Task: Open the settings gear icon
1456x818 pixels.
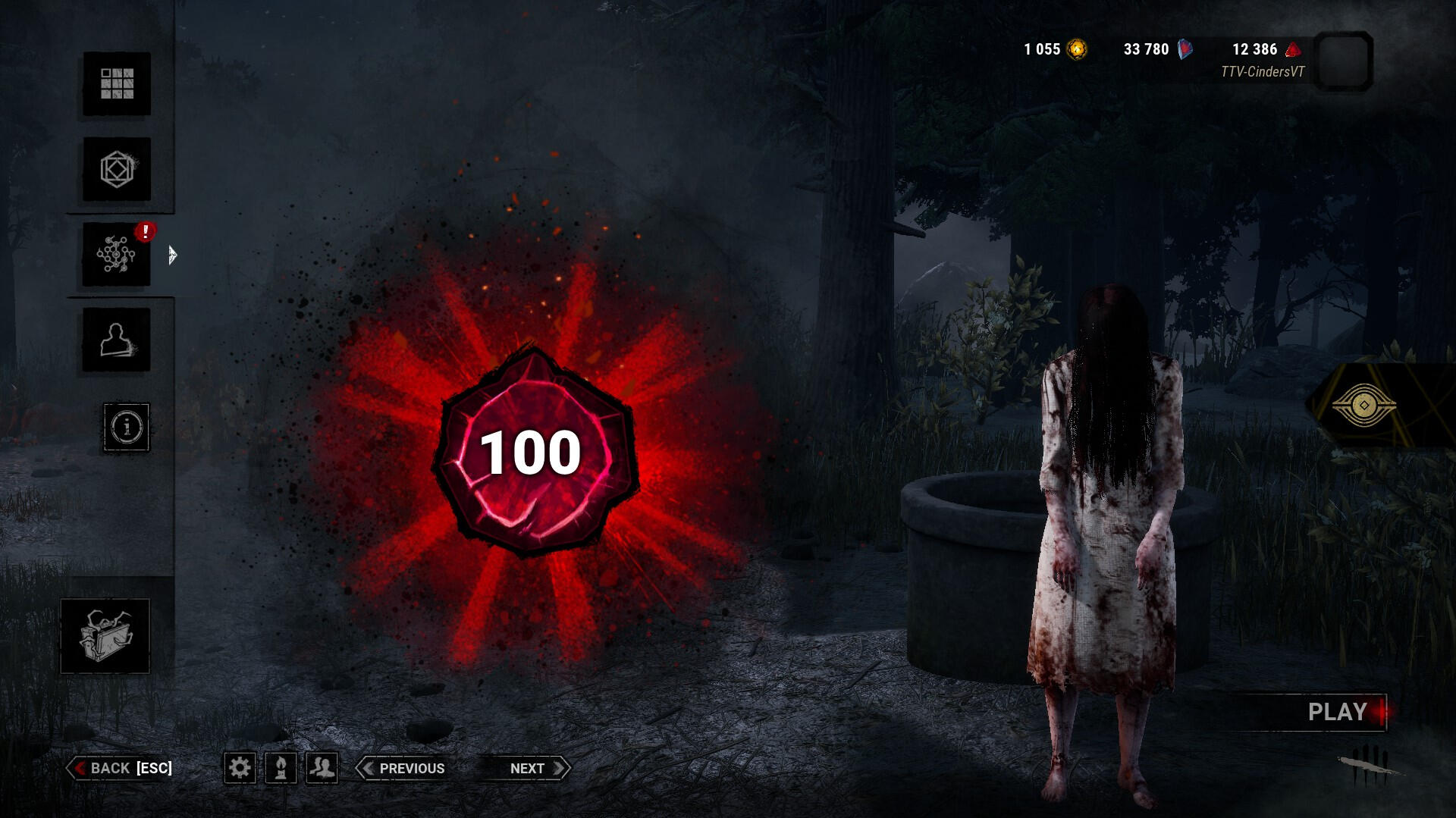Action: pos(240,768)
